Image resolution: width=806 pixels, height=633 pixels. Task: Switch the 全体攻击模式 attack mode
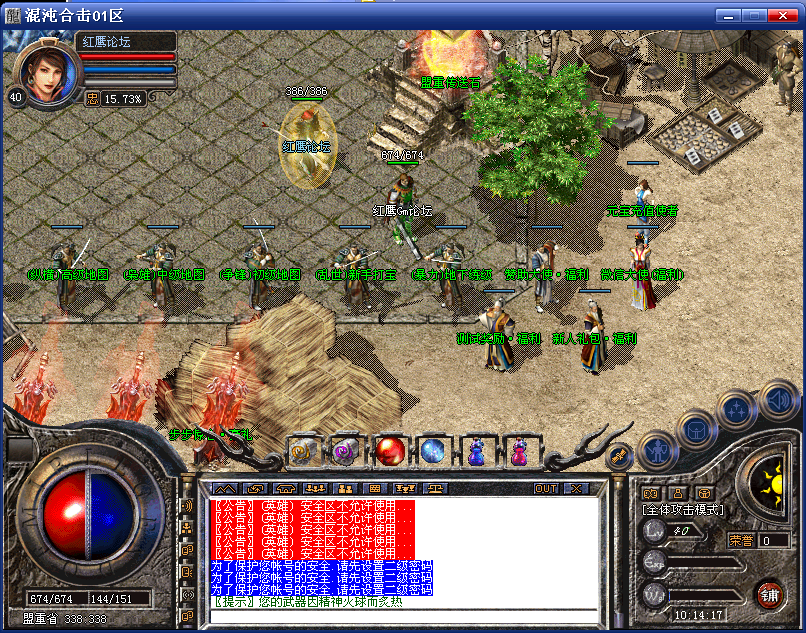(x=683, y=510)
